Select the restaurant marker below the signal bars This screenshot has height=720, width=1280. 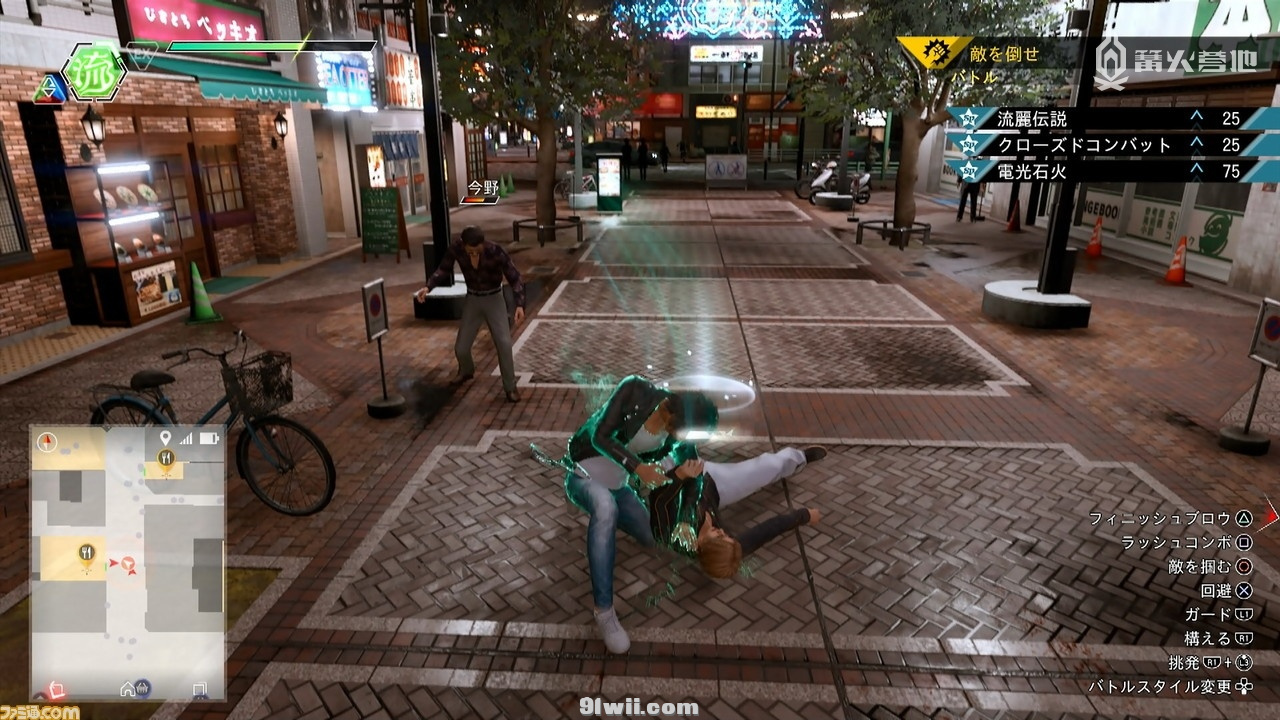point(166,459)
